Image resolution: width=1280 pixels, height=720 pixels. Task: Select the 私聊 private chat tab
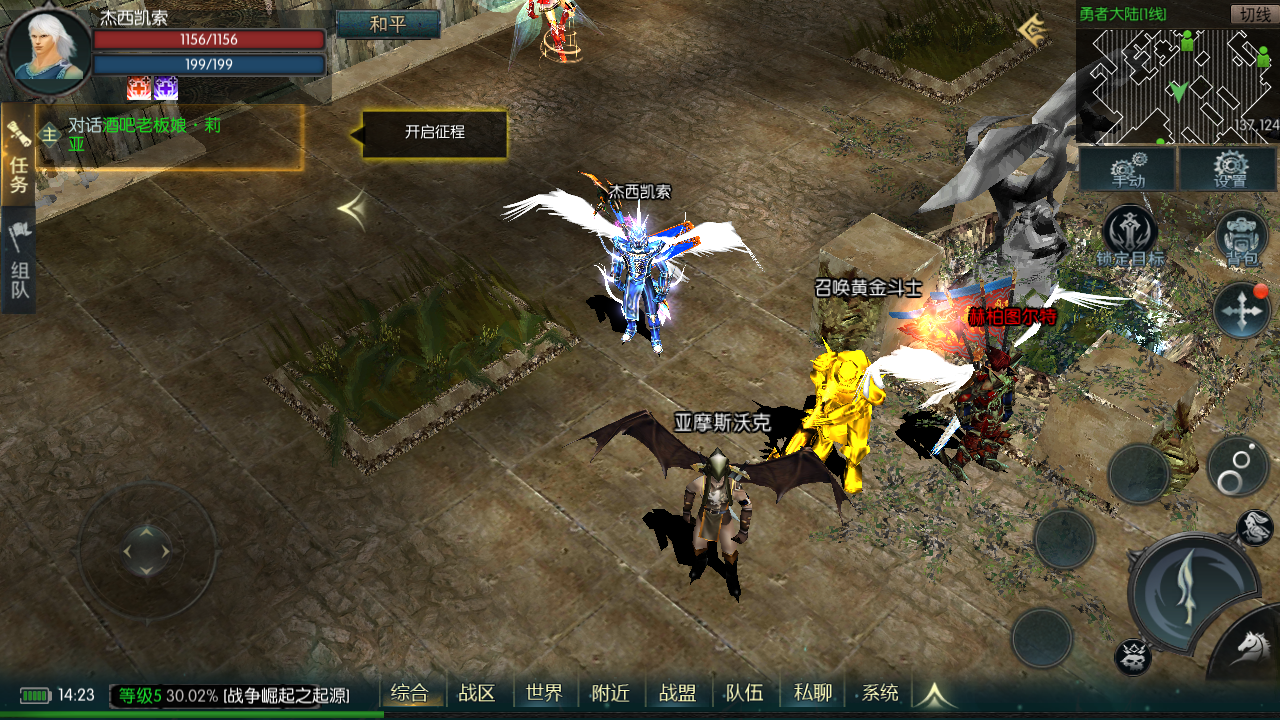[x=812, y=693]
